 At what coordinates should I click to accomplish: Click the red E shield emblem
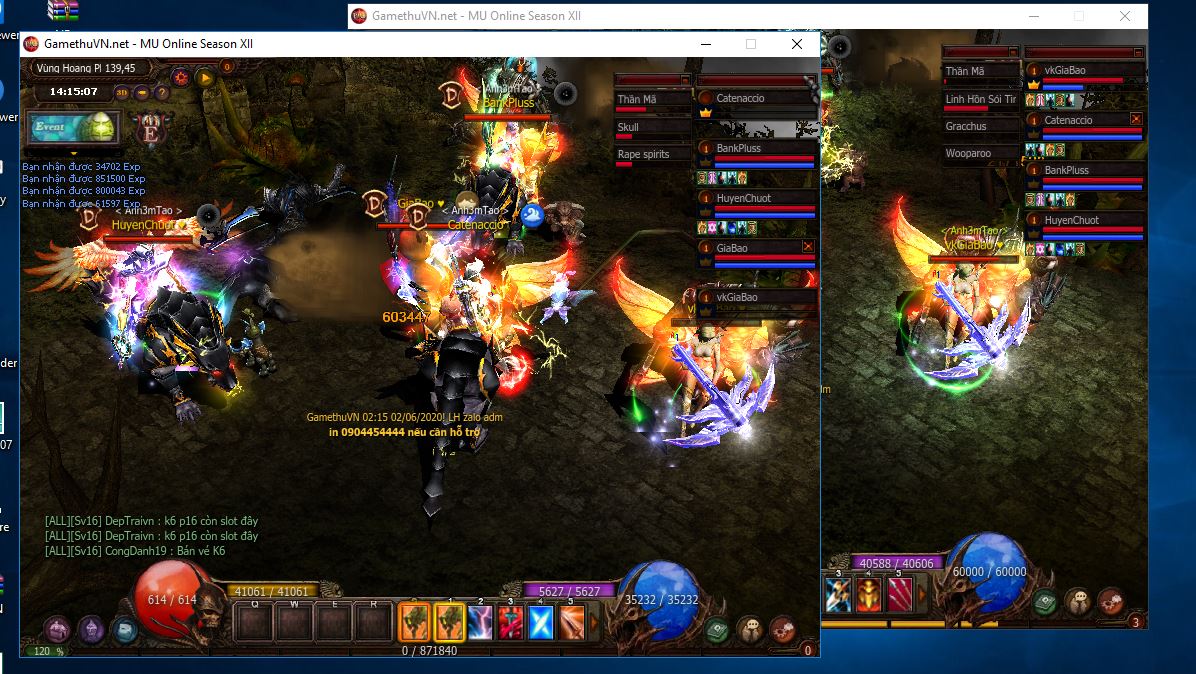tap(152, 129)
